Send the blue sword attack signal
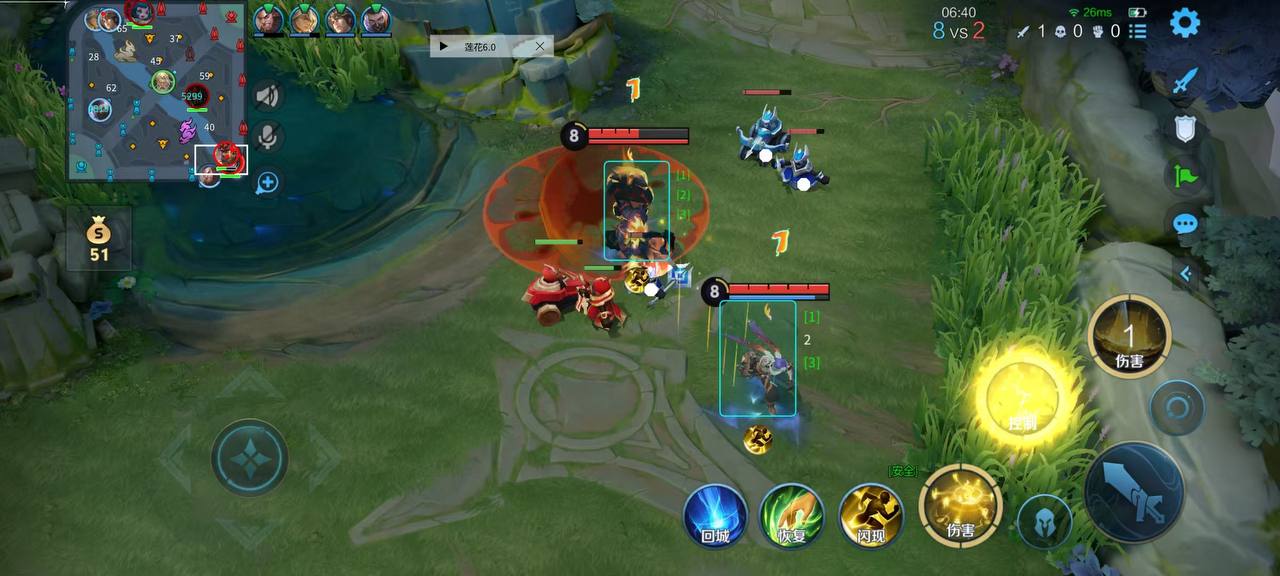The width and height of the screenshot is (1280, 576). [x=1185, y=81]
